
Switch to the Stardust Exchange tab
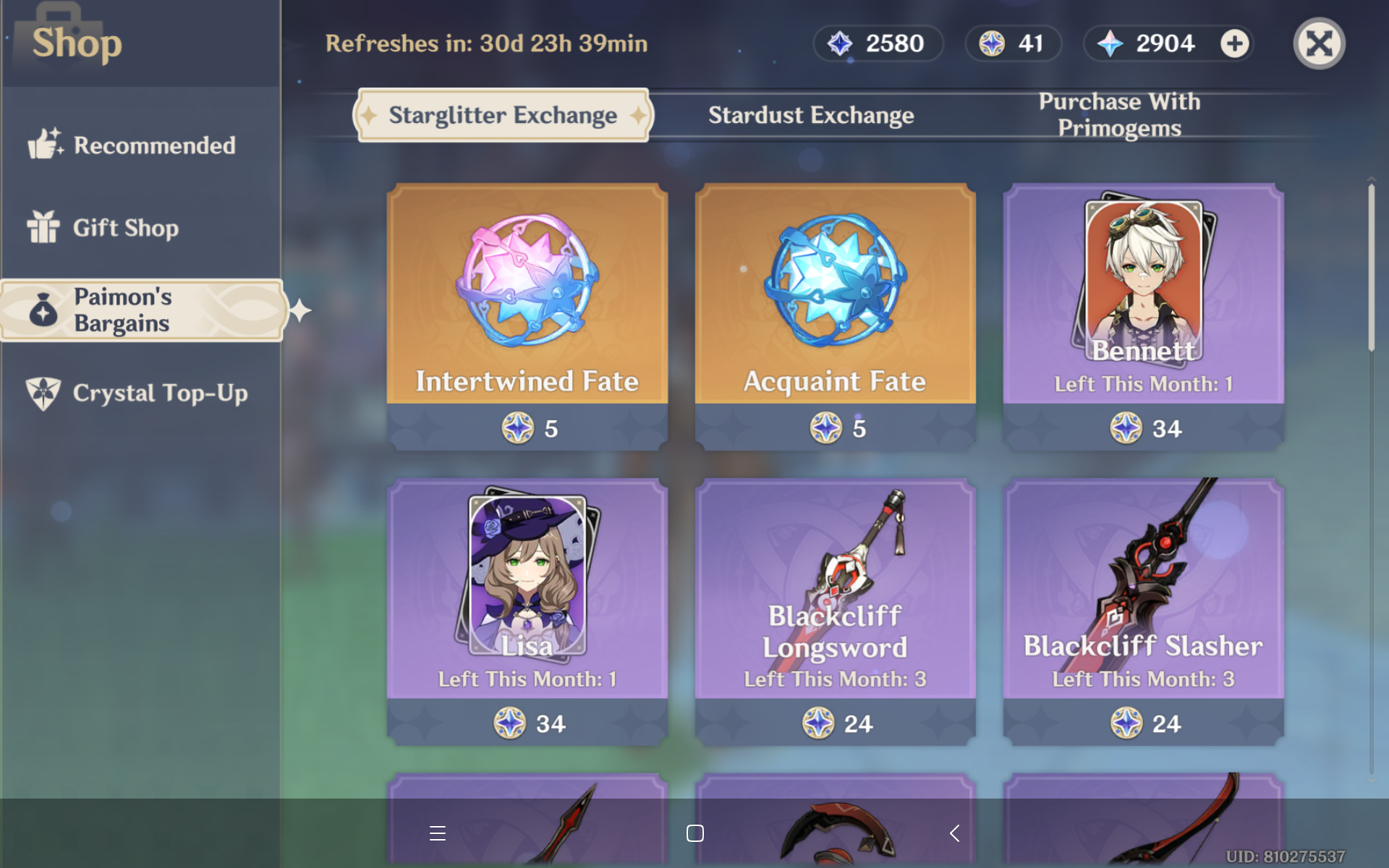810,114
